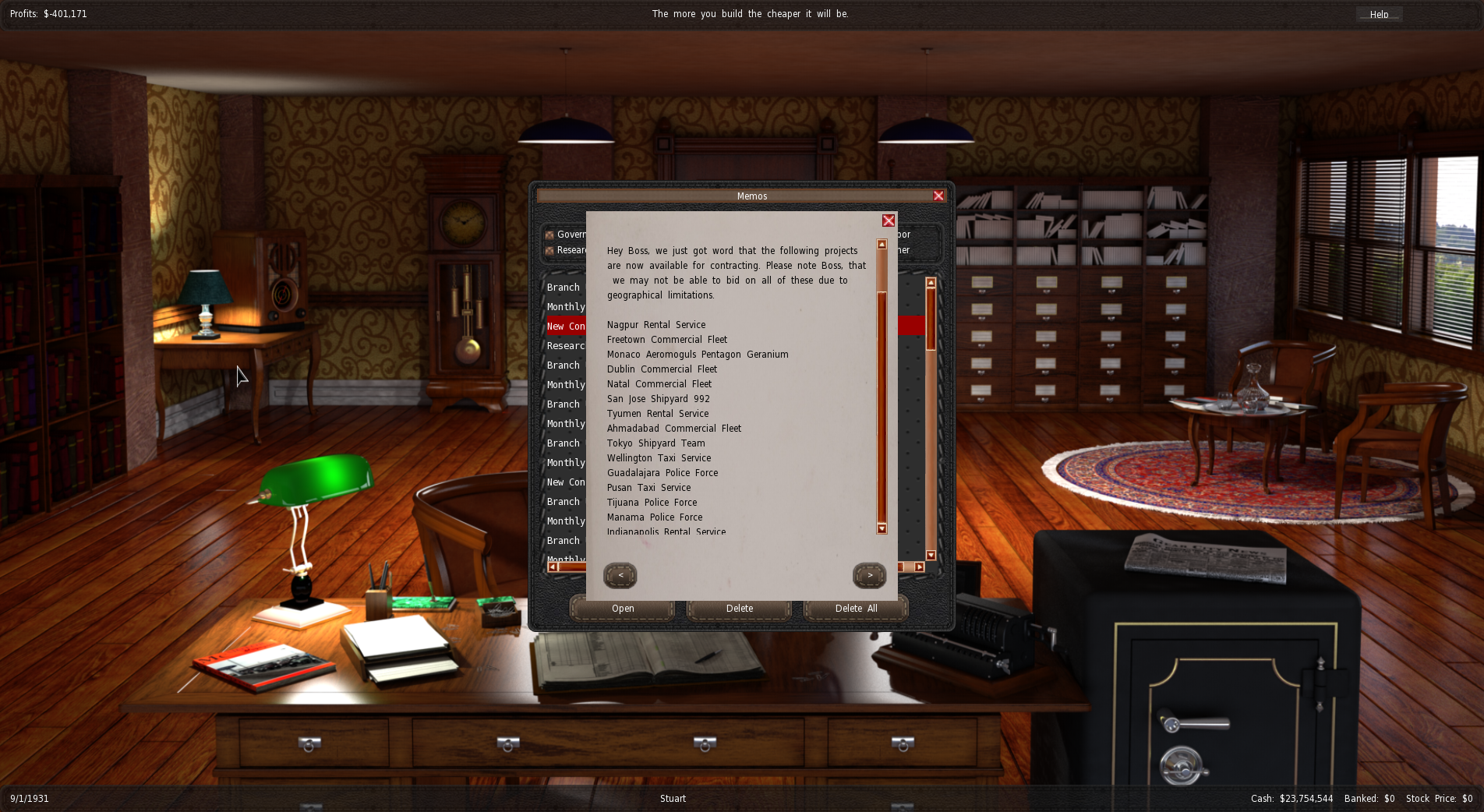Toggle the Research memo filter checkbox
The image size is (1484, 812).
point(549,250)
